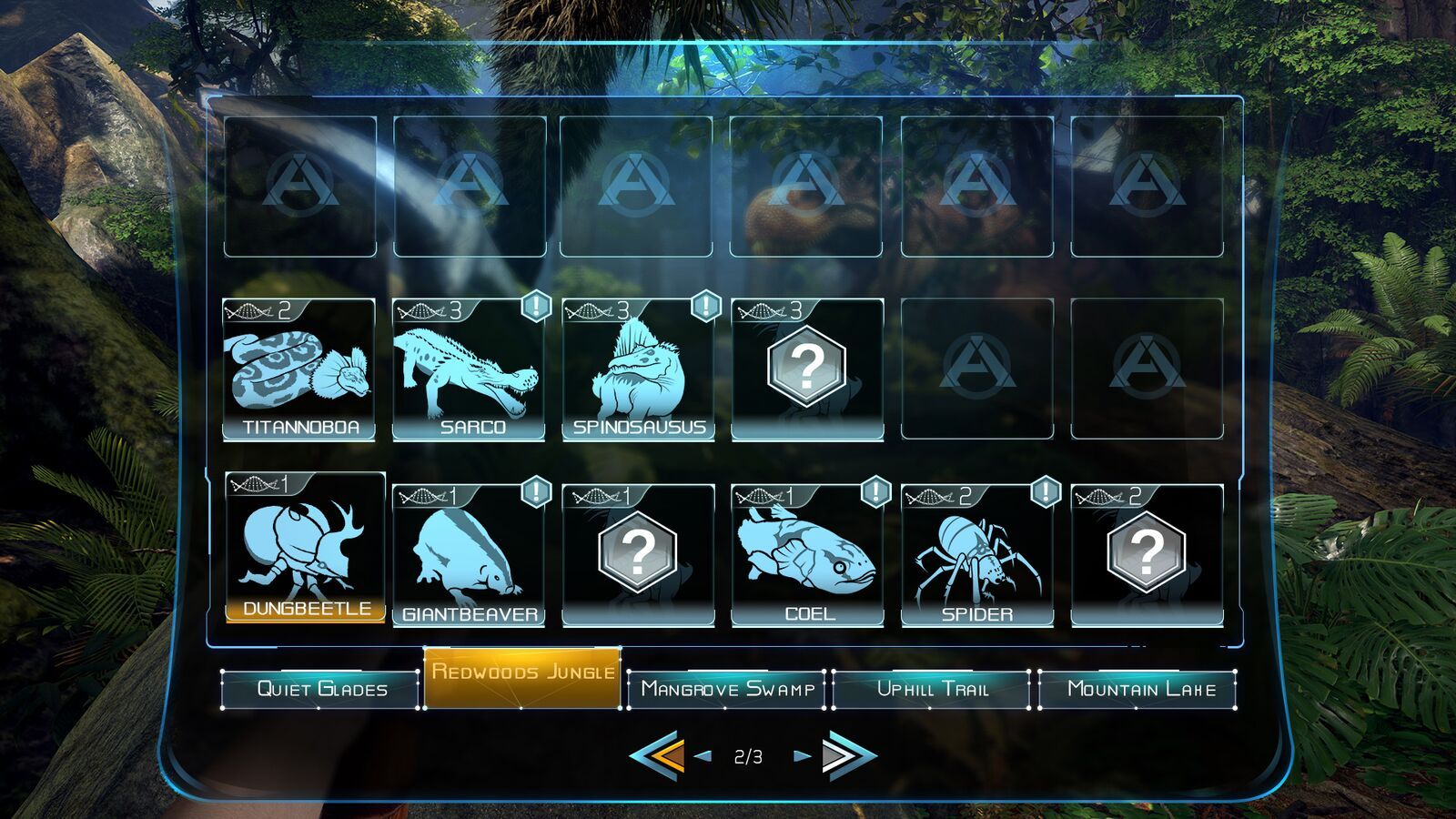
Task: Switch to the Mountain Lake area
Action: point(1137,690)
